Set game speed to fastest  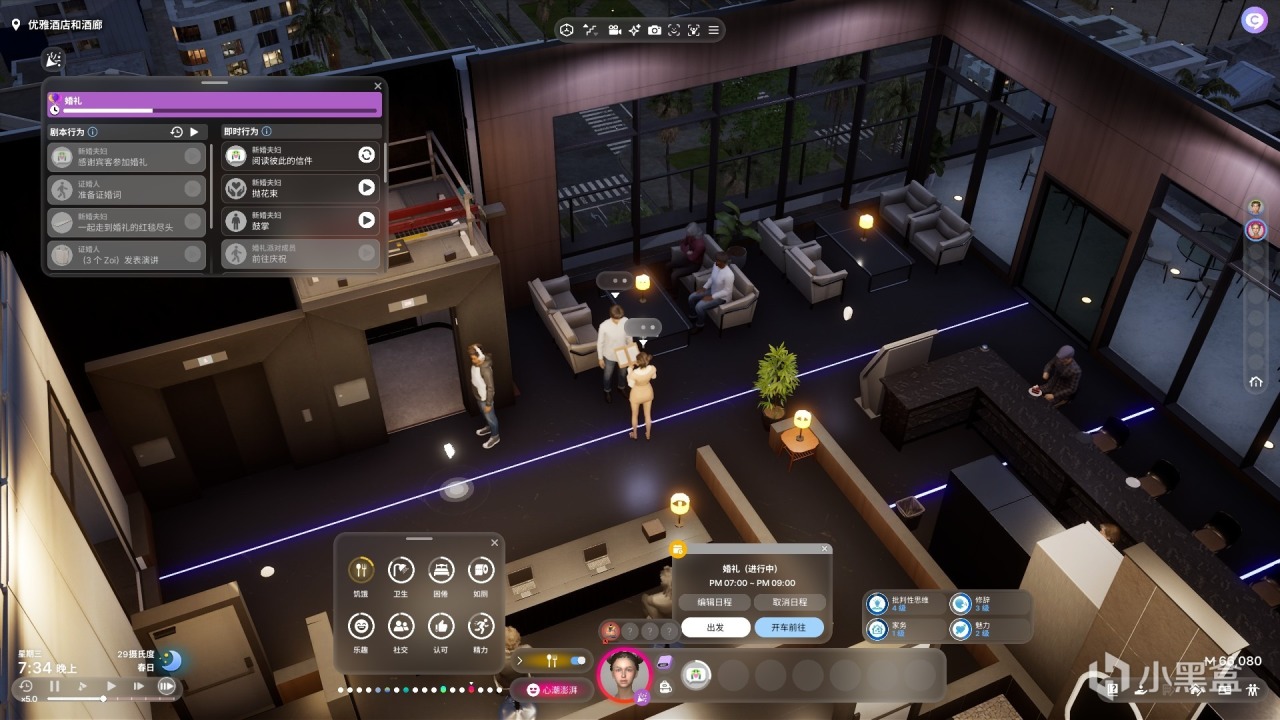click(x=166, y=686)
